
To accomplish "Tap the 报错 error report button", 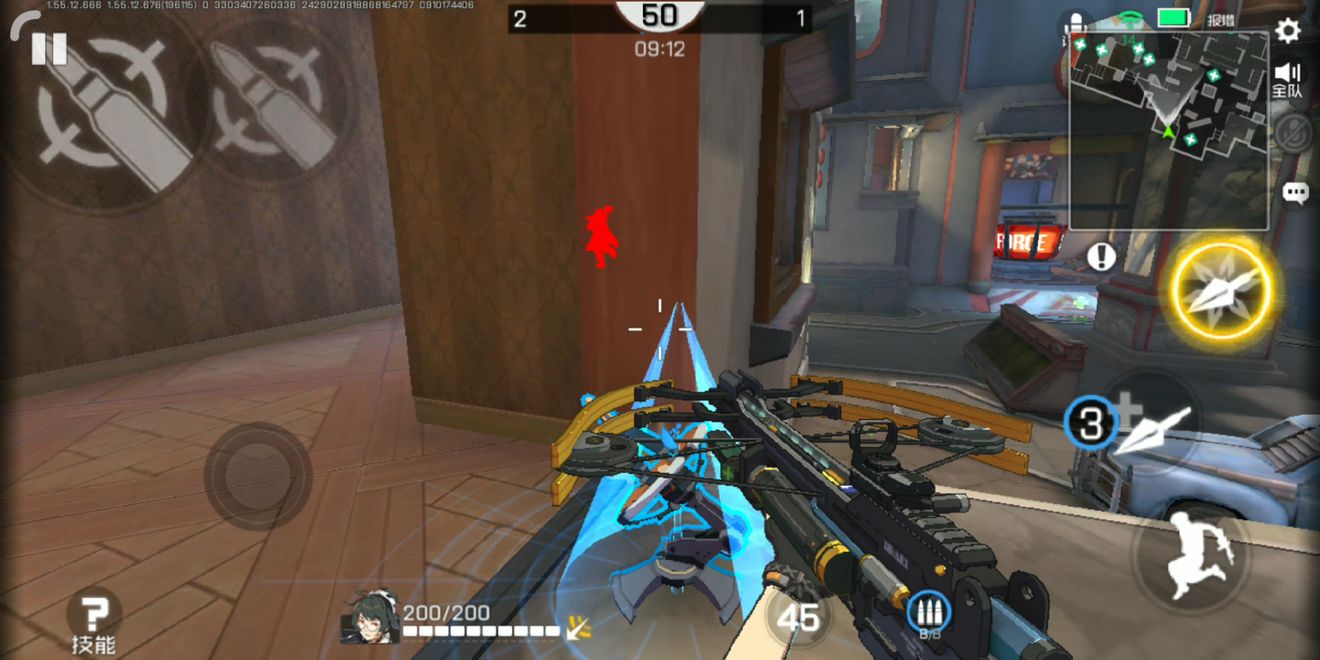I will [x=1221, y=19].
